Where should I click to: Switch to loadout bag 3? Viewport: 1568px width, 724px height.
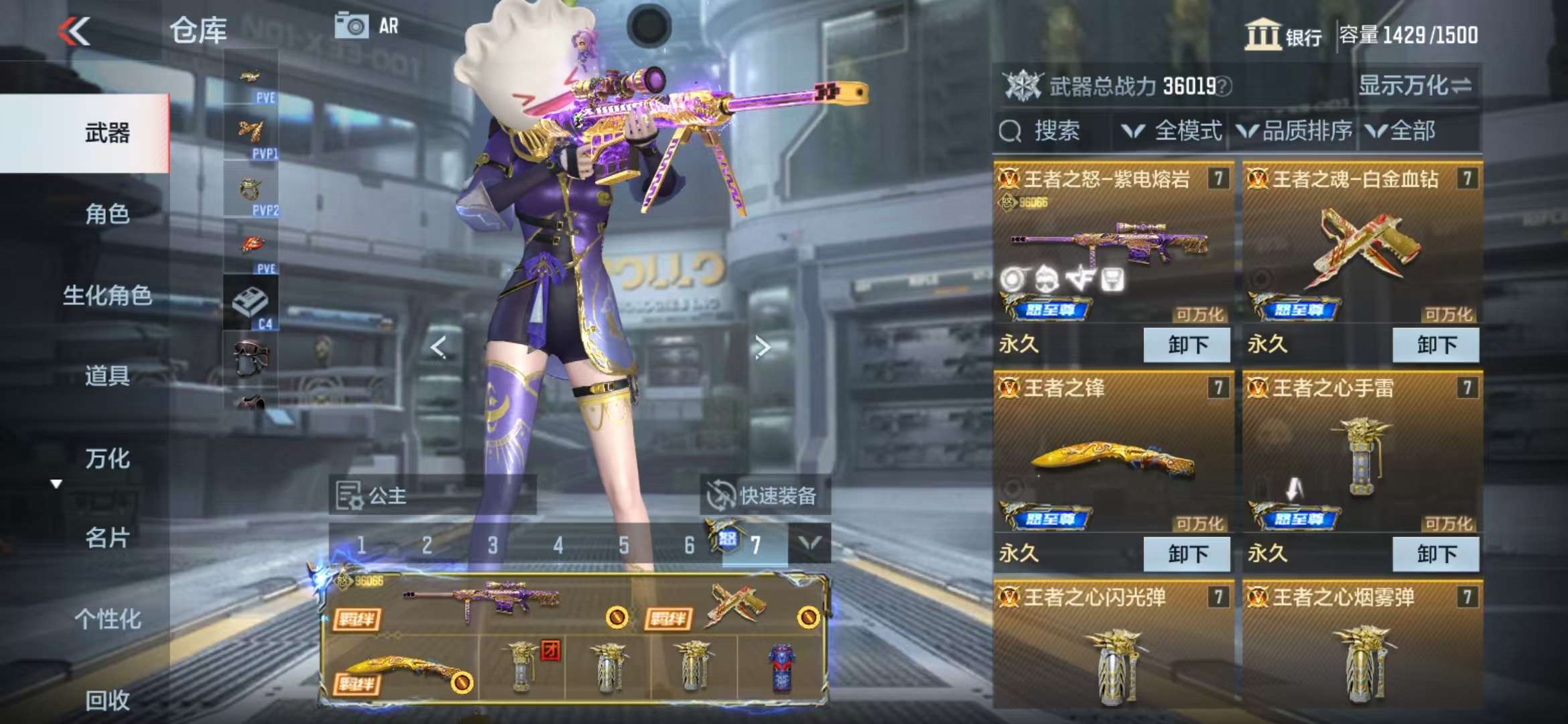(x=493, y=545)
